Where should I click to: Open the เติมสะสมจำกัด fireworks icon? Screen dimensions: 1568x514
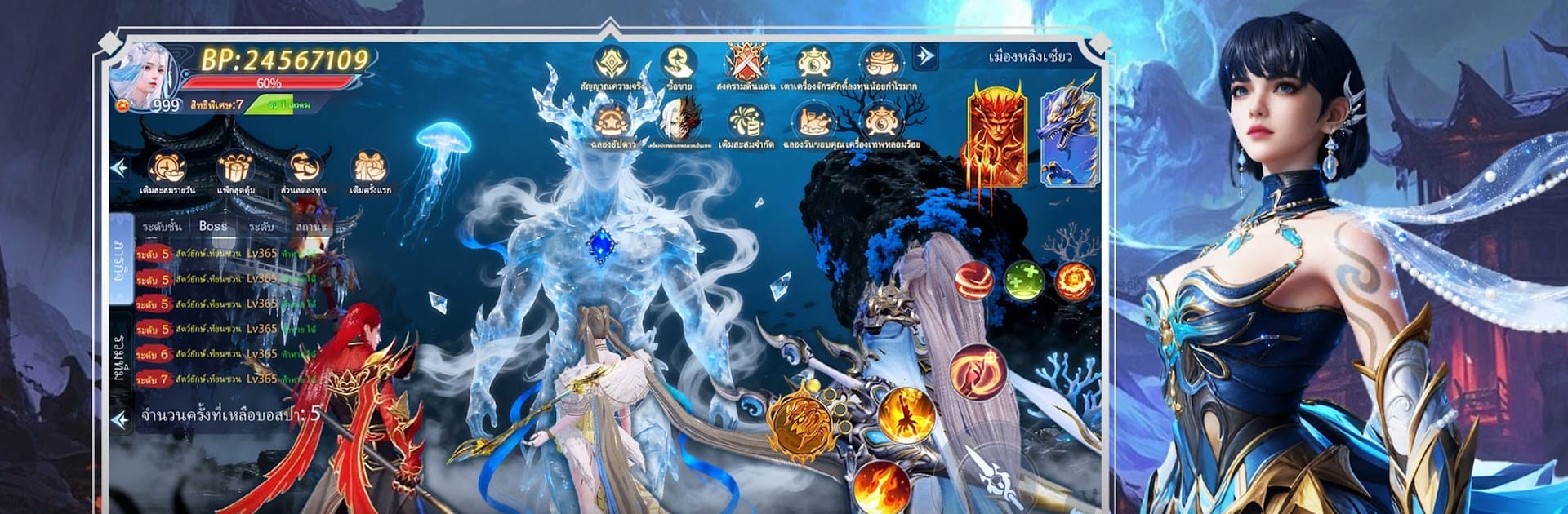[746, 124]
